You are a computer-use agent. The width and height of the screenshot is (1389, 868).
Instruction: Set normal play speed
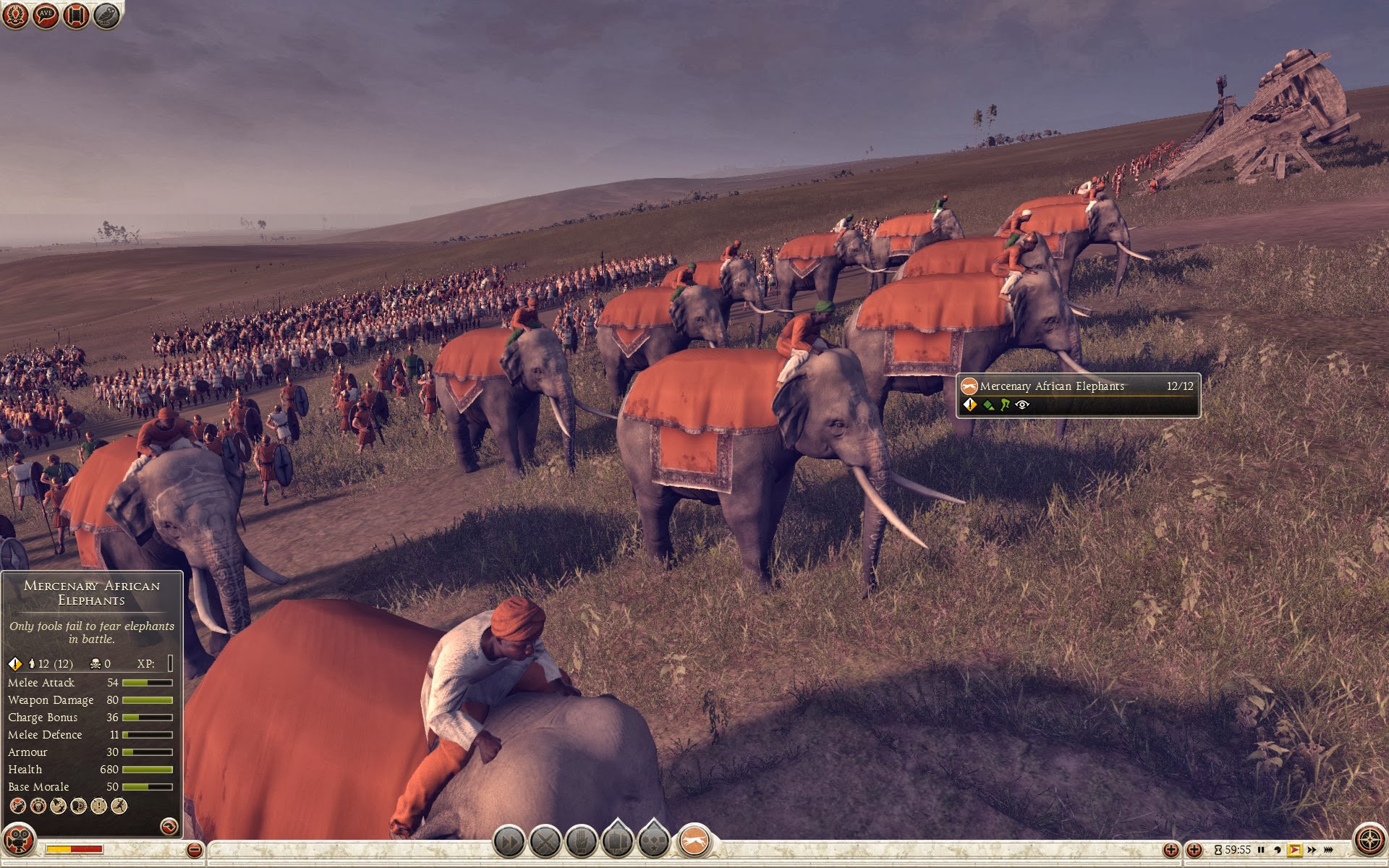1294,850
